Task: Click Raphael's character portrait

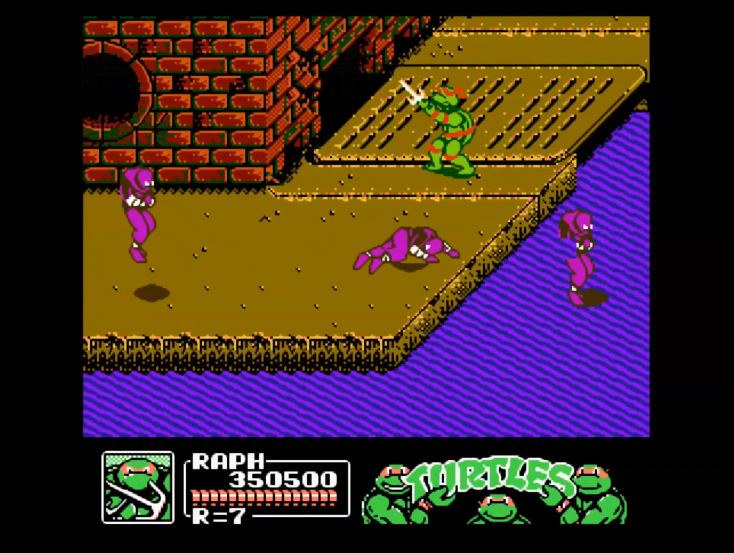Action: (x=138, y=487)
